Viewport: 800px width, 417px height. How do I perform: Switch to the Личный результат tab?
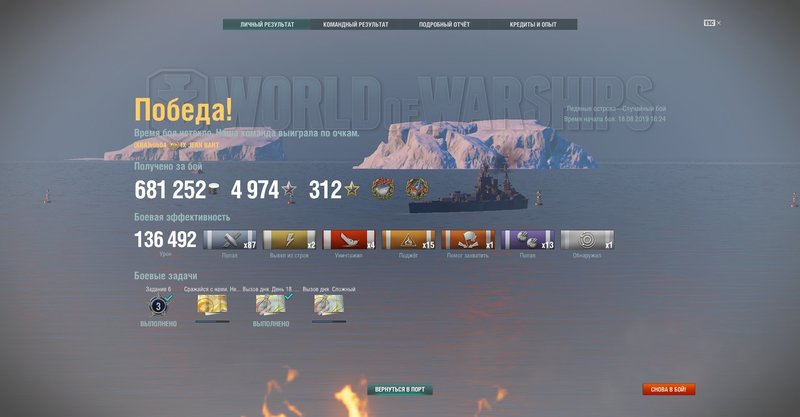[x=267, y=24]
